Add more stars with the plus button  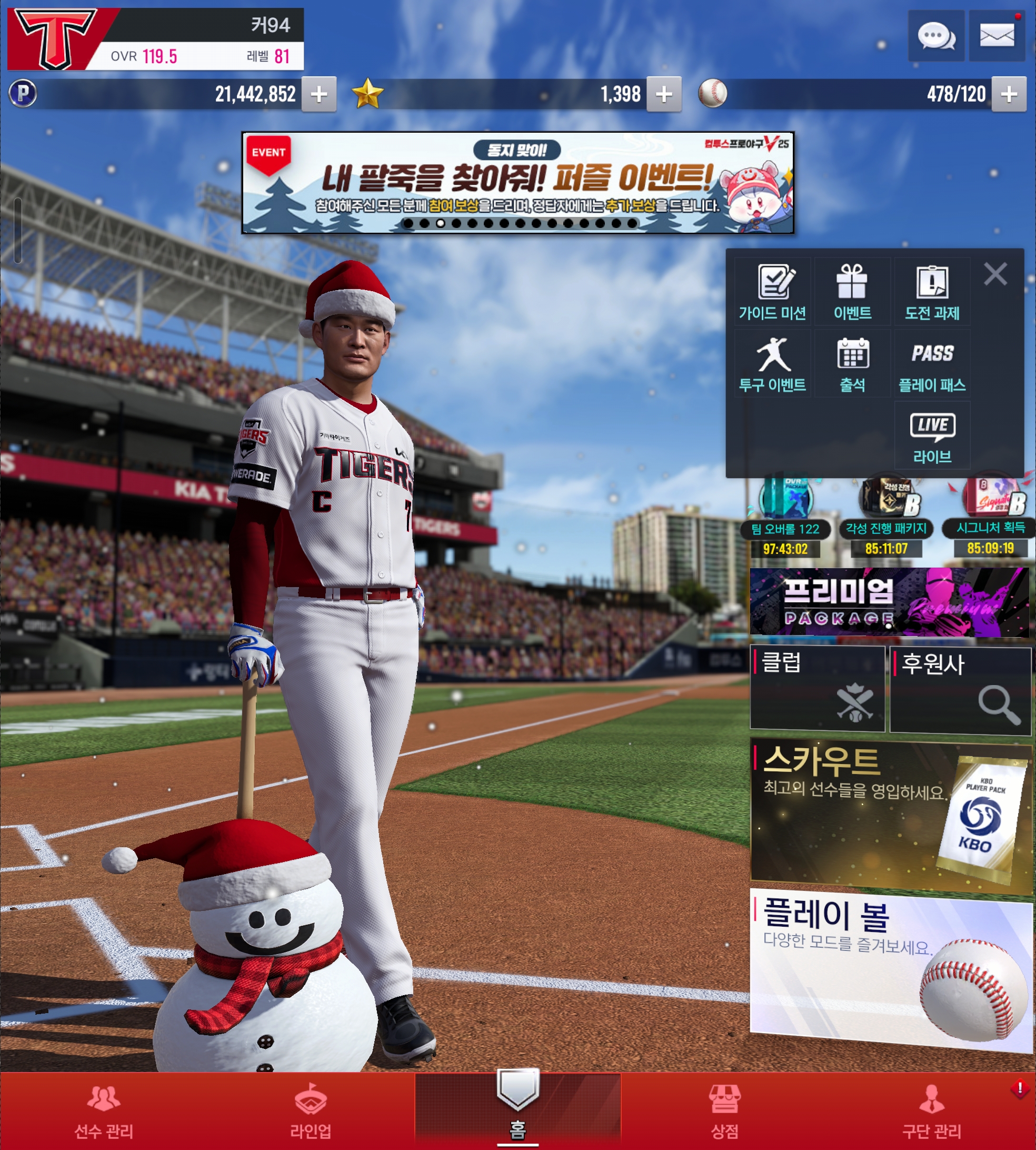(664, 94)
